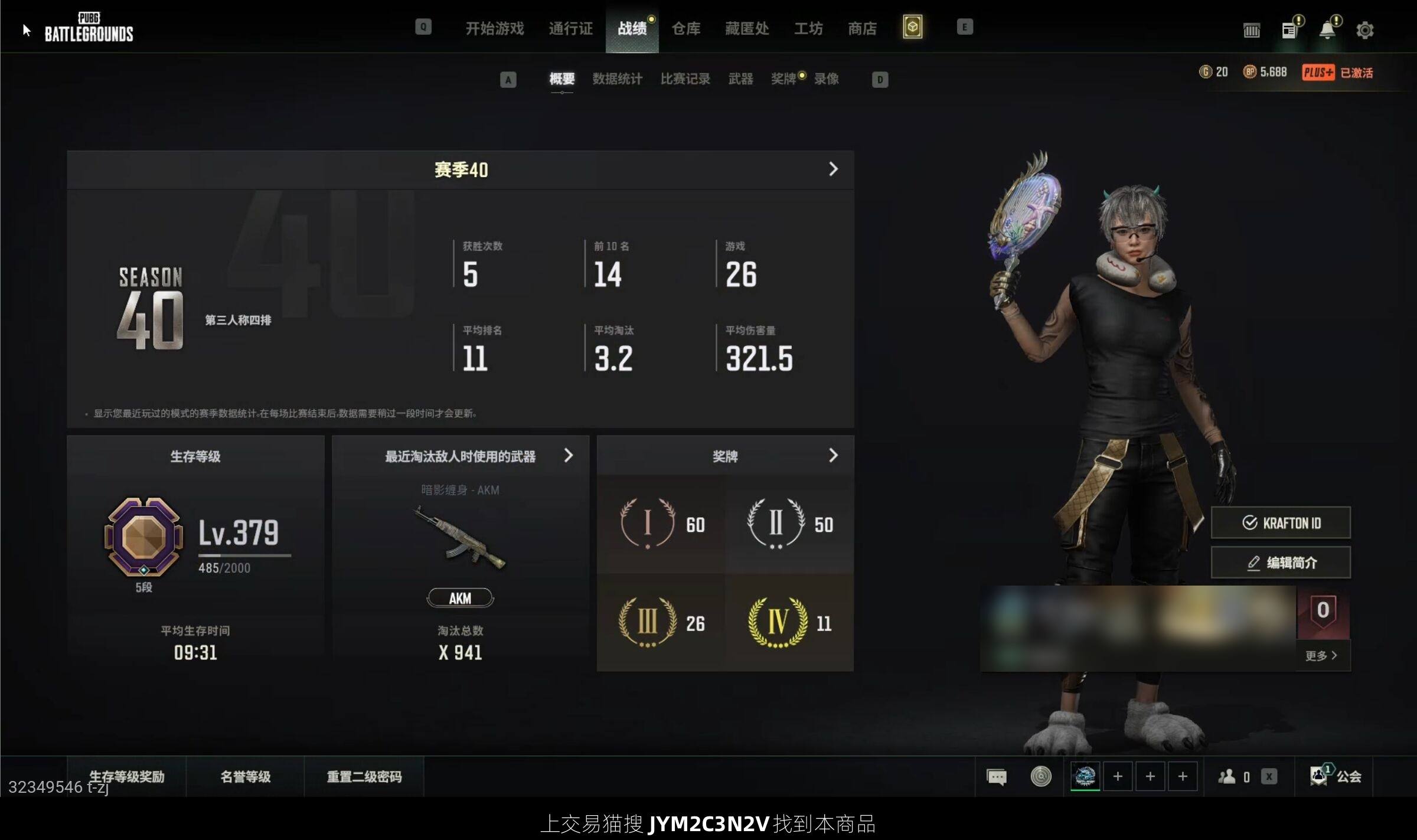Open 生存等级奖励 survival rewards
This screenshot has height=840, width=1417.
click(127, 776)
